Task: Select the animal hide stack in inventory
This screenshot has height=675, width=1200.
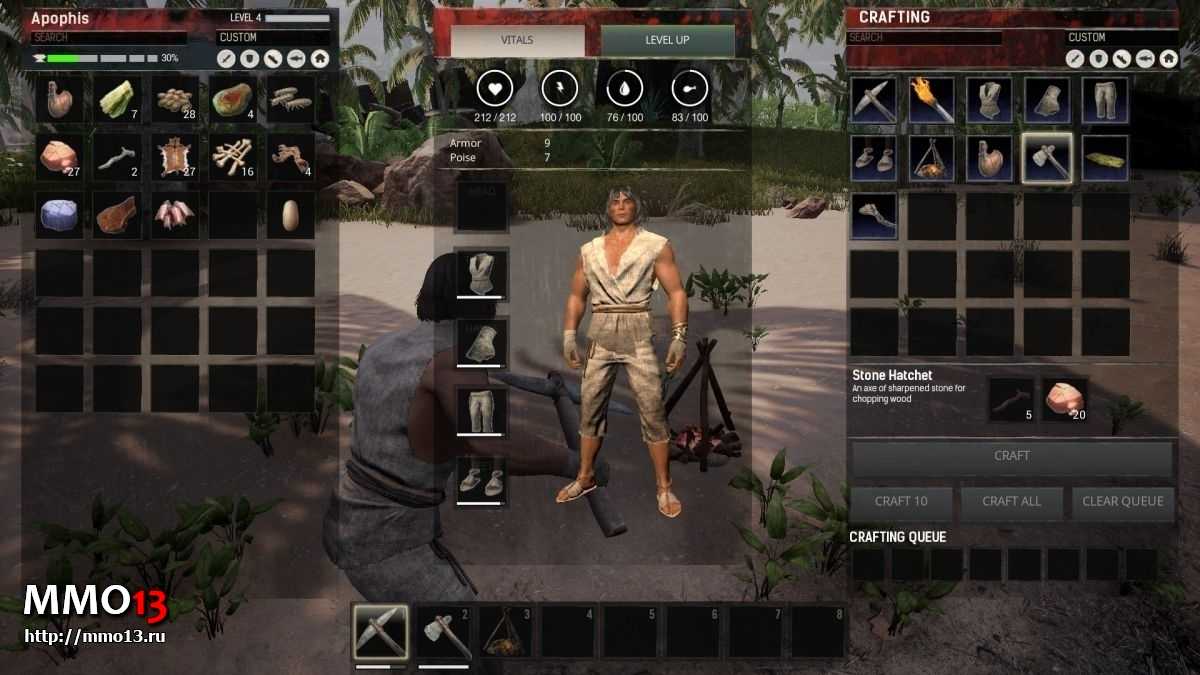Action: 175,157
